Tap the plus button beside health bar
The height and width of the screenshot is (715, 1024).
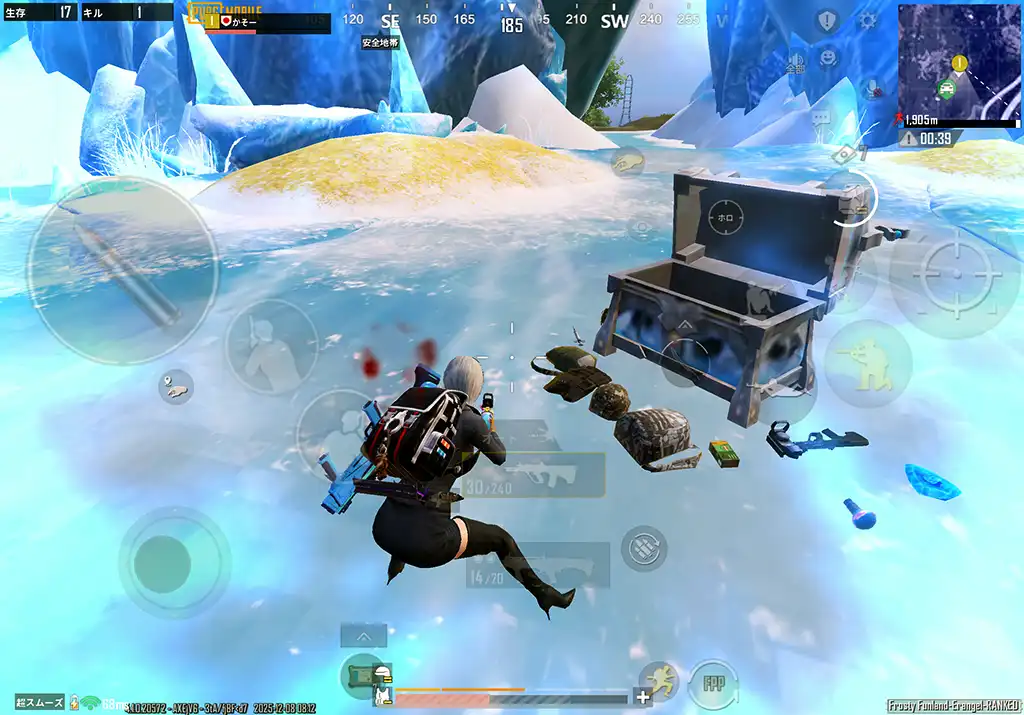642,697
